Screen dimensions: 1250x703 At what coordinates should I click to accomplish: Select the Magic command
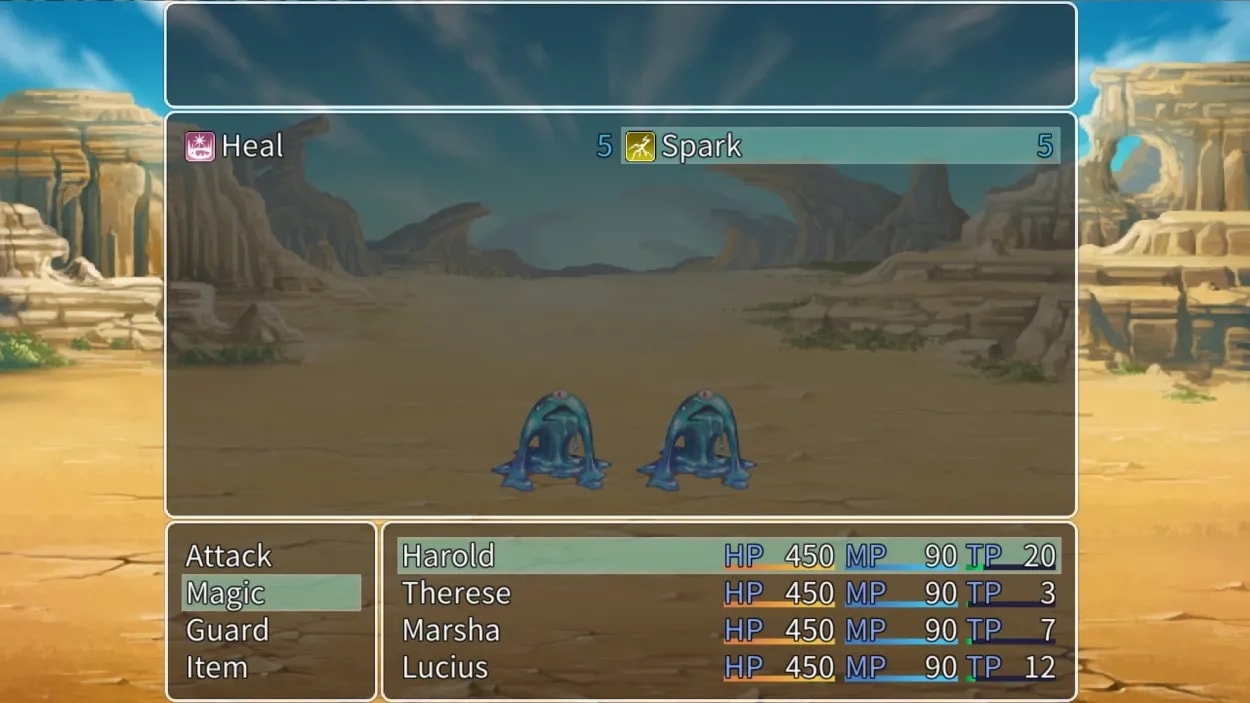point(226,593)
